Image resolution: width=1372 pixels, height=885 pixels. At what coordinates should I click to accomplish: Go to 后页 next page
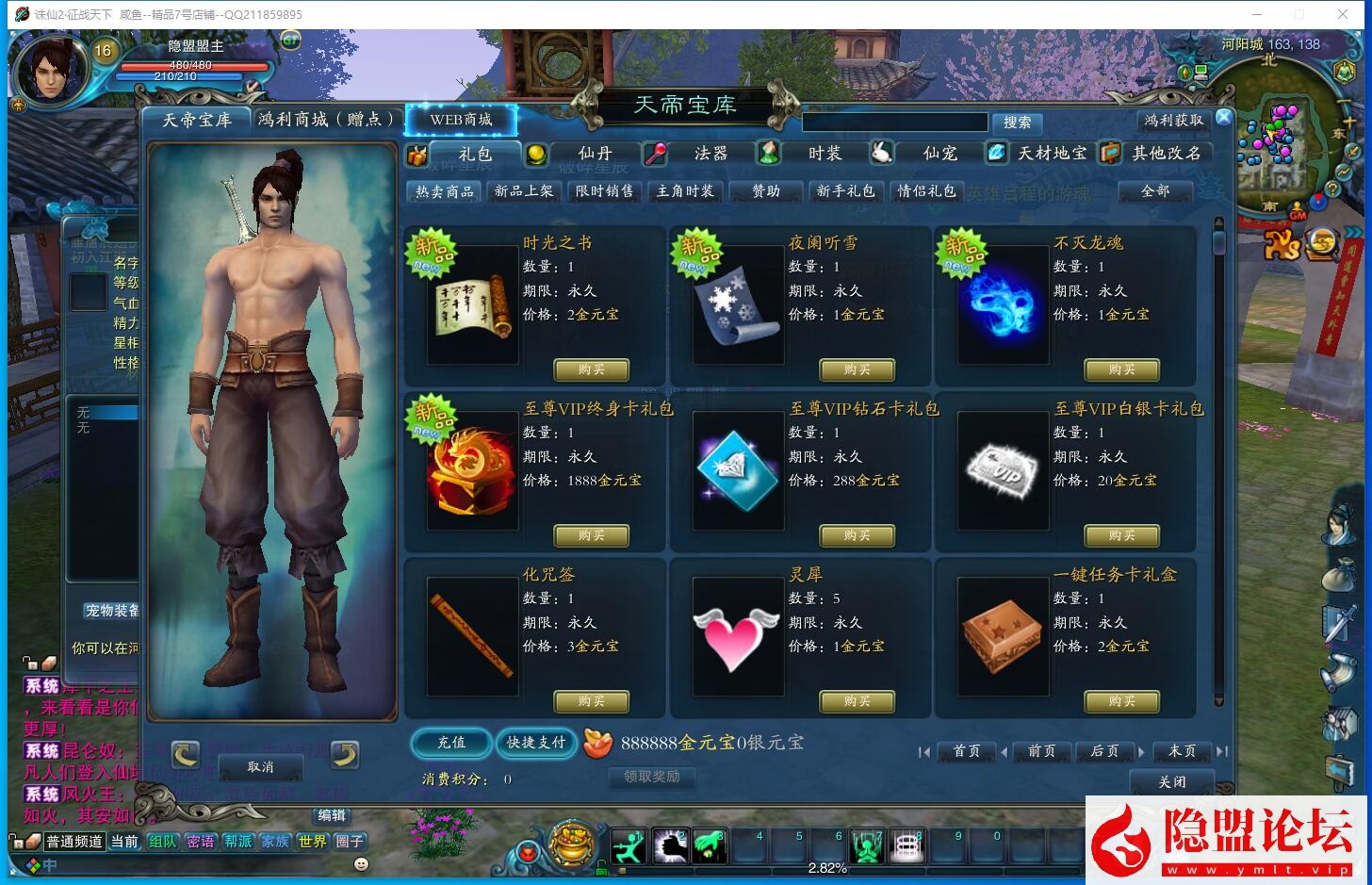coord(1104,751)
